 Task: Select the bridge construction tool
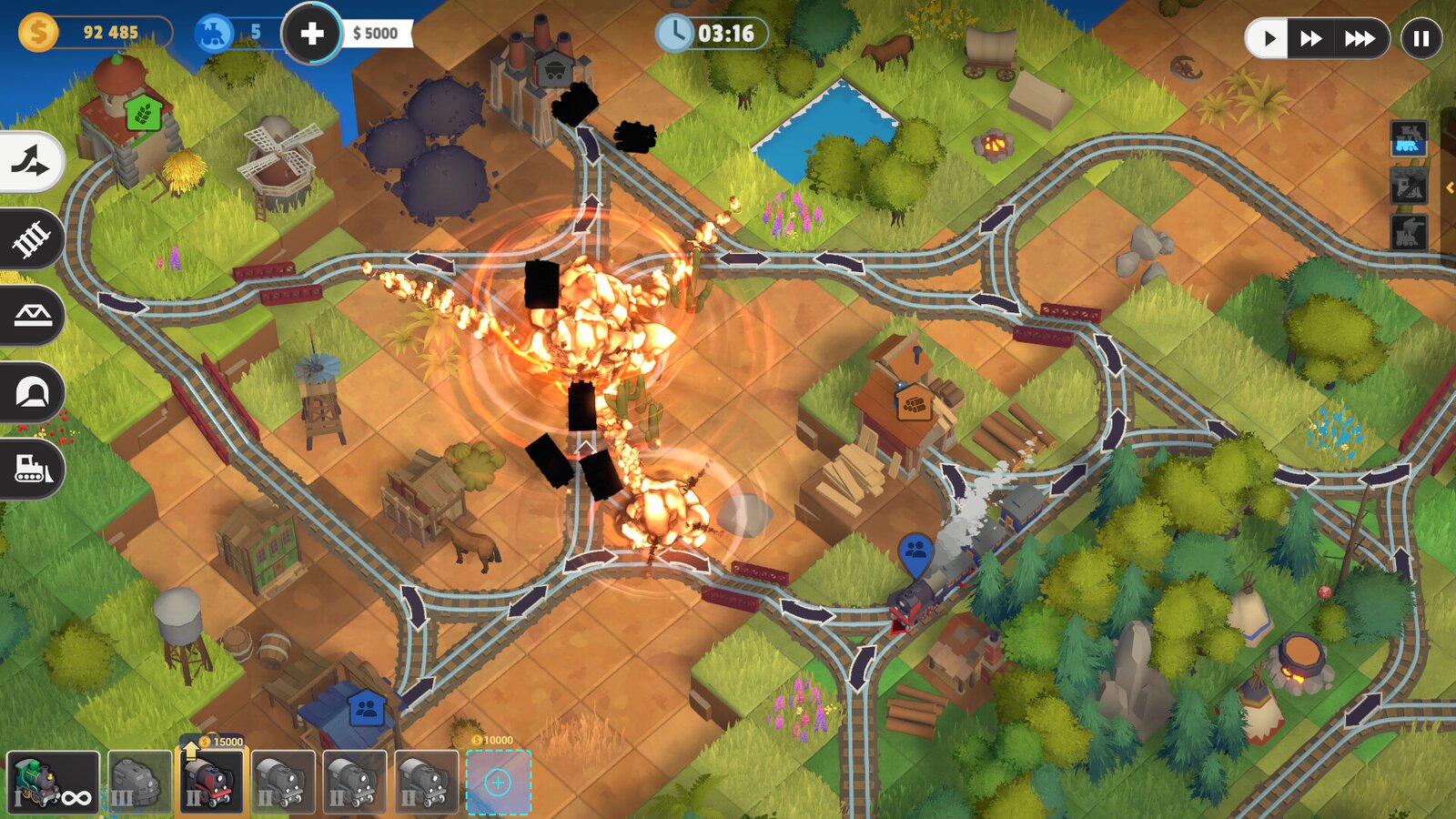[28, 316]
